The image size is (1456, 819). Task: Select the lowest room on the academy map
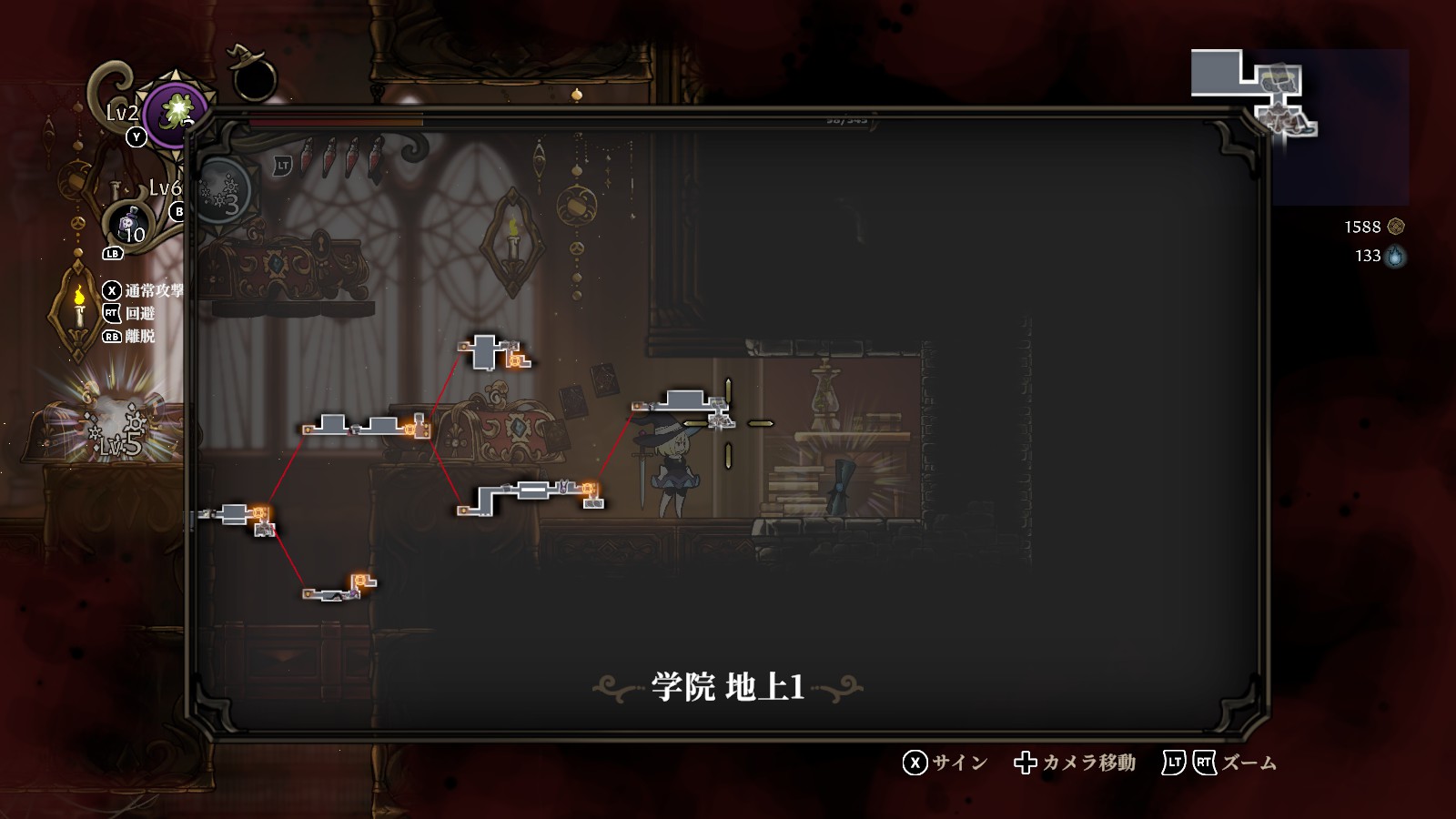point(336,591)
